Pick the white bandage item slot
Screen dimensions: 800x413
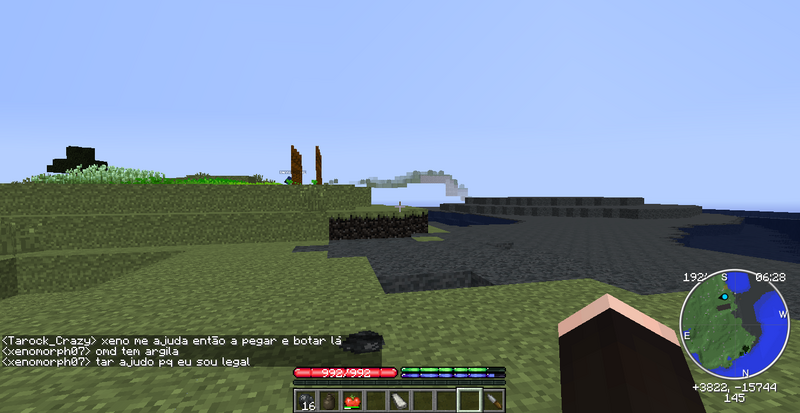point(398,400)
